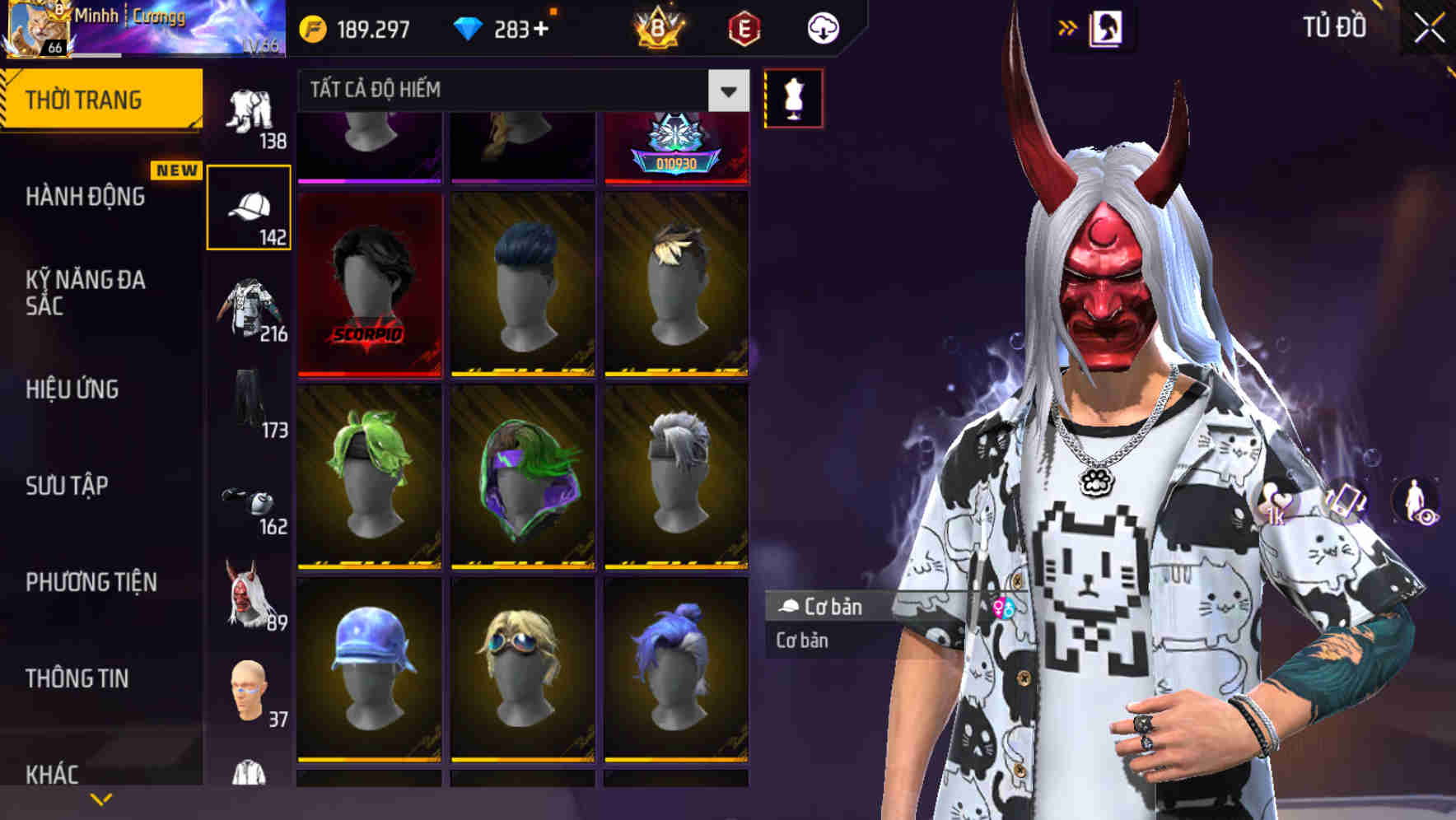Open the Phương Tiện menu item
1456x820 pixels.
91,580
